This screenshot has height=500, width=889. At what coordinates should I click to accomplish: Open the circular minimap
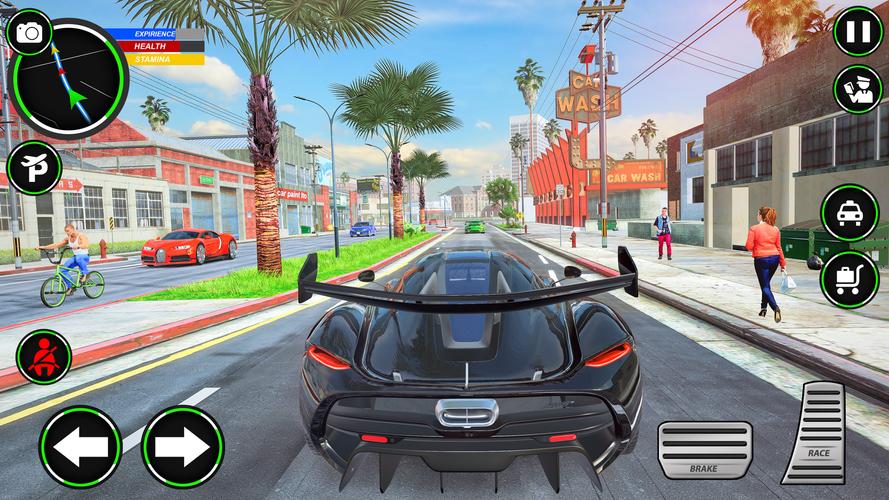[70, 82]
